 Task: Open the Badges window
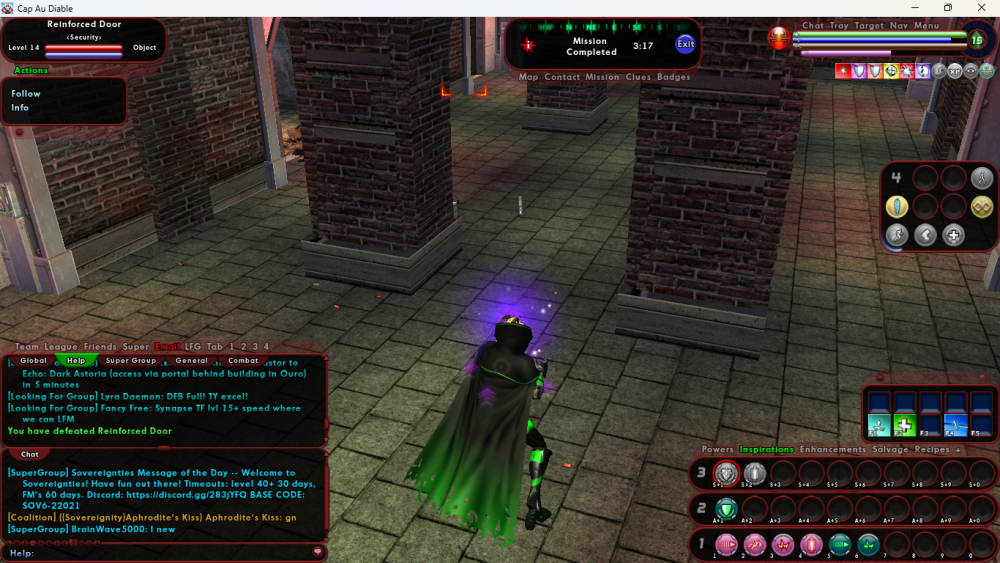(674, 77)
